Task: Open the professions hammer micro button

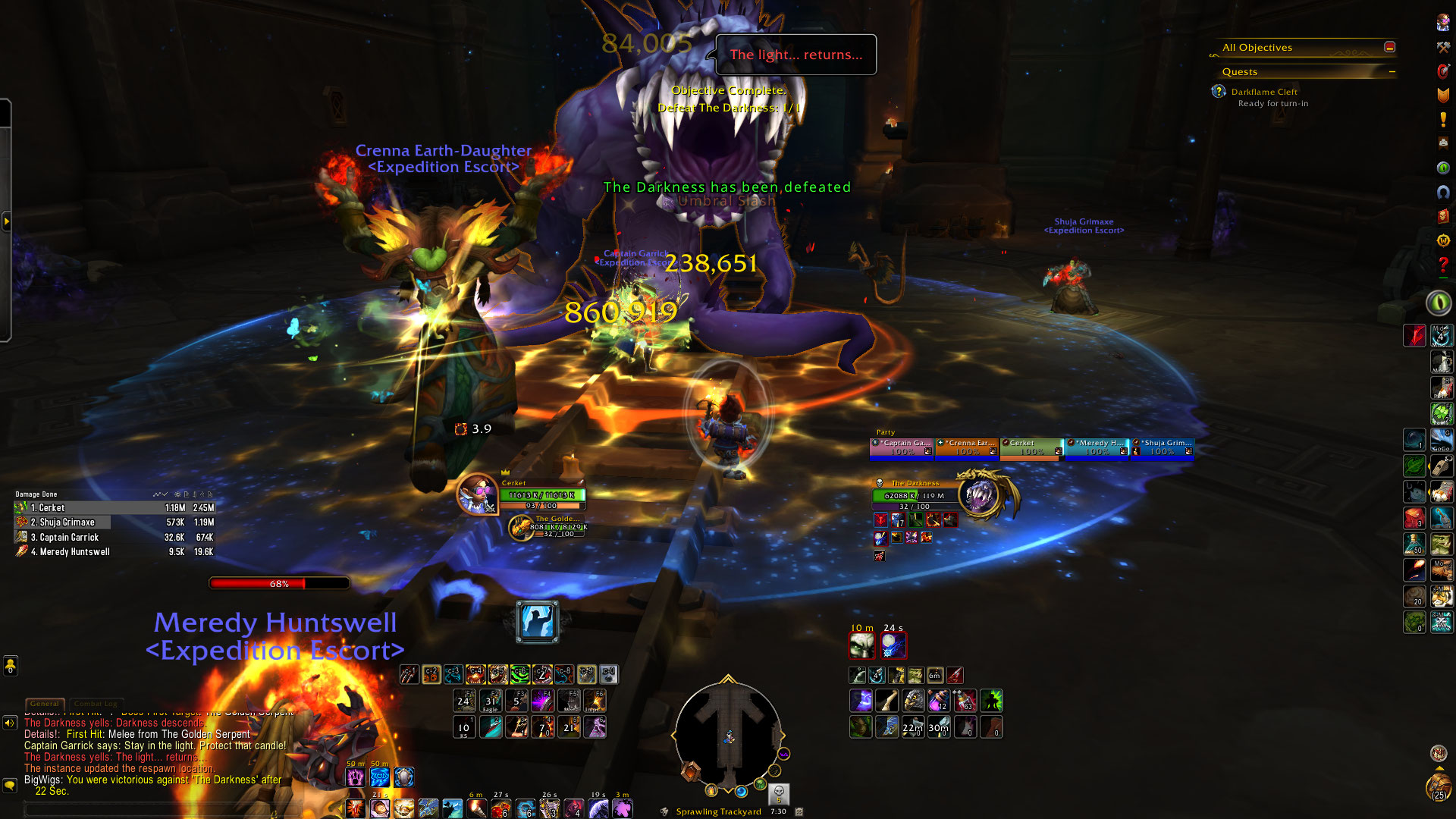Action: (x=1442, y=47)
